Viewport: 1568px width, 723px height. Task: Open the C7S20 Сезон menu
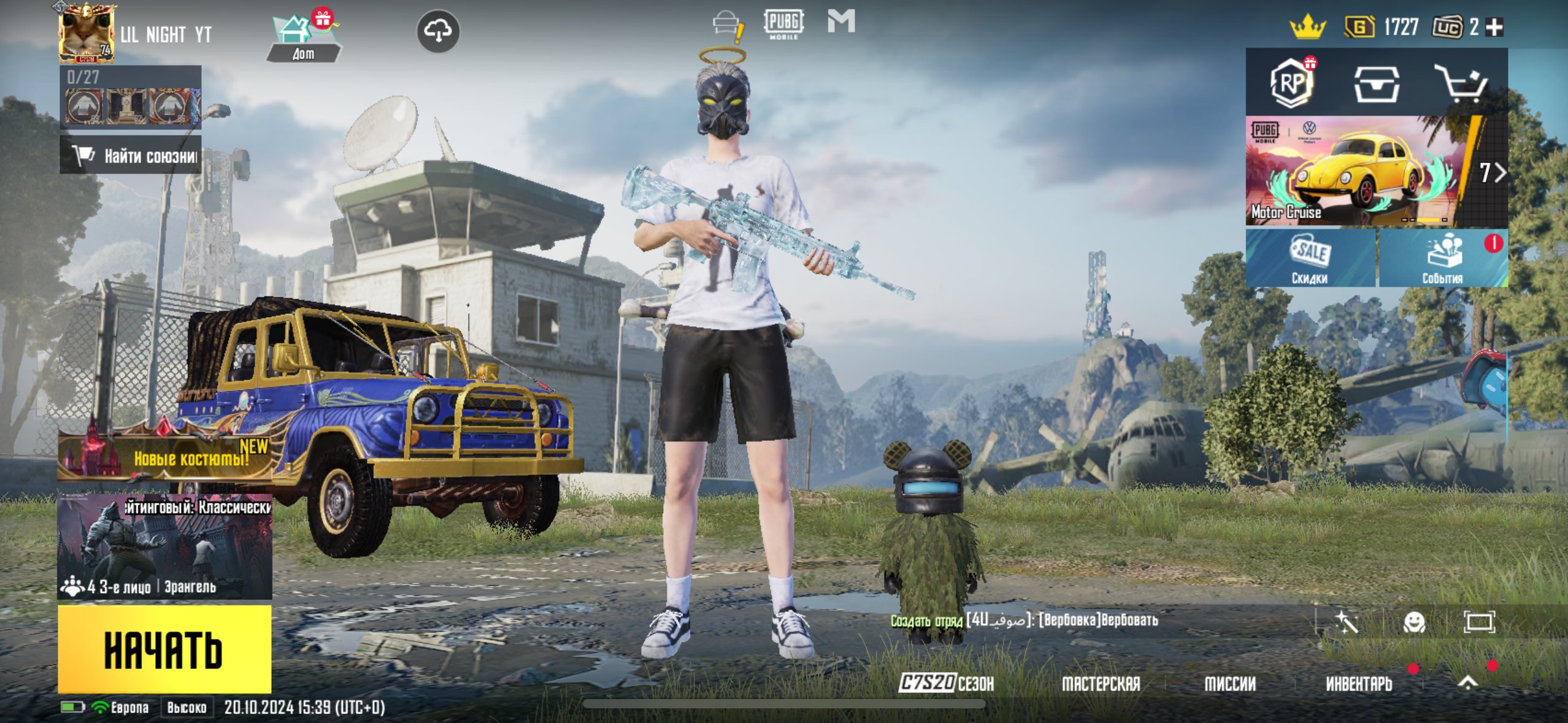coord(947,683)
